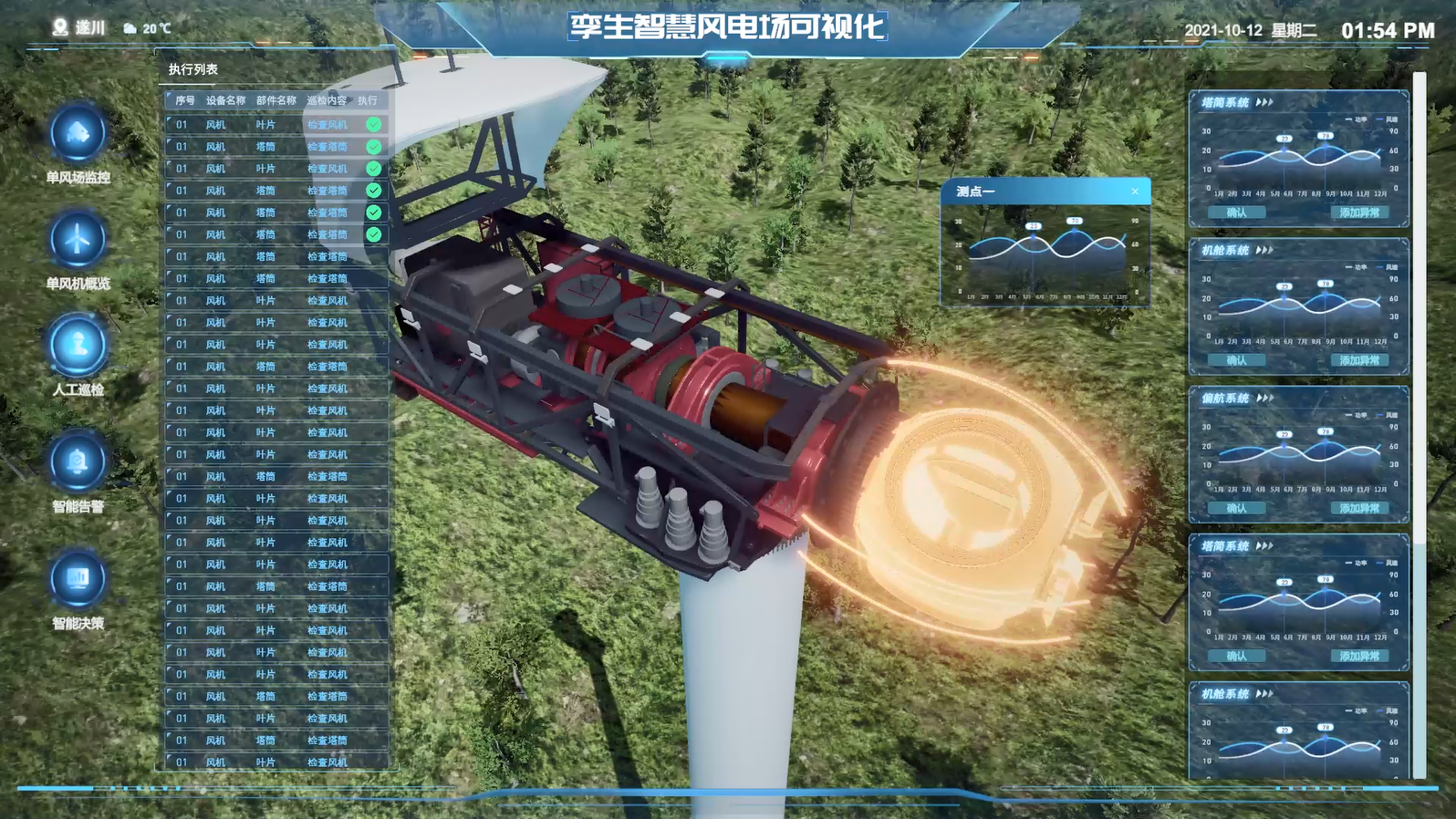Select the 执行列表 execution list header tab
Viewport: 1456px width, 819px height.
[193, 69]
